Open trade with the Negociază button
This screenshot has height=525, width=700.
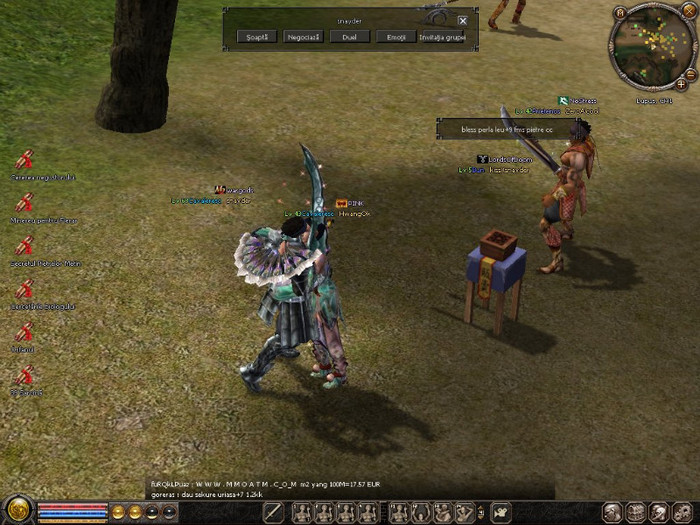click(x=303, y=37)
